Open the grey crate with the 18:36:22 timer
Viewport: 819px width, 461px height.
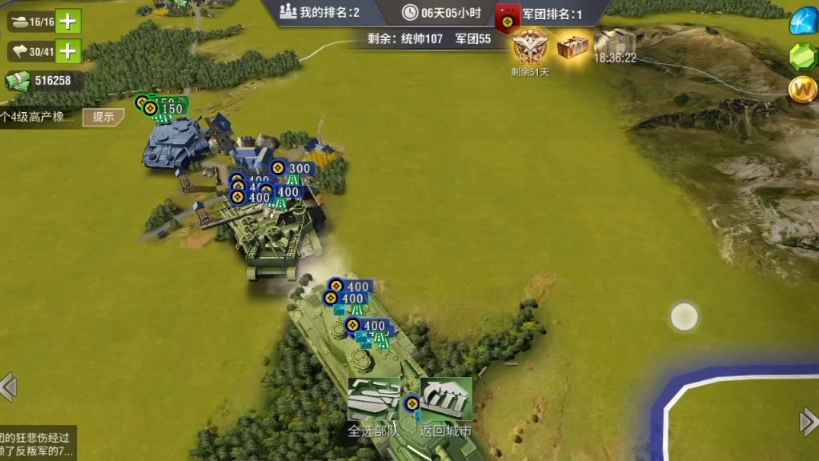click(615, 44)
